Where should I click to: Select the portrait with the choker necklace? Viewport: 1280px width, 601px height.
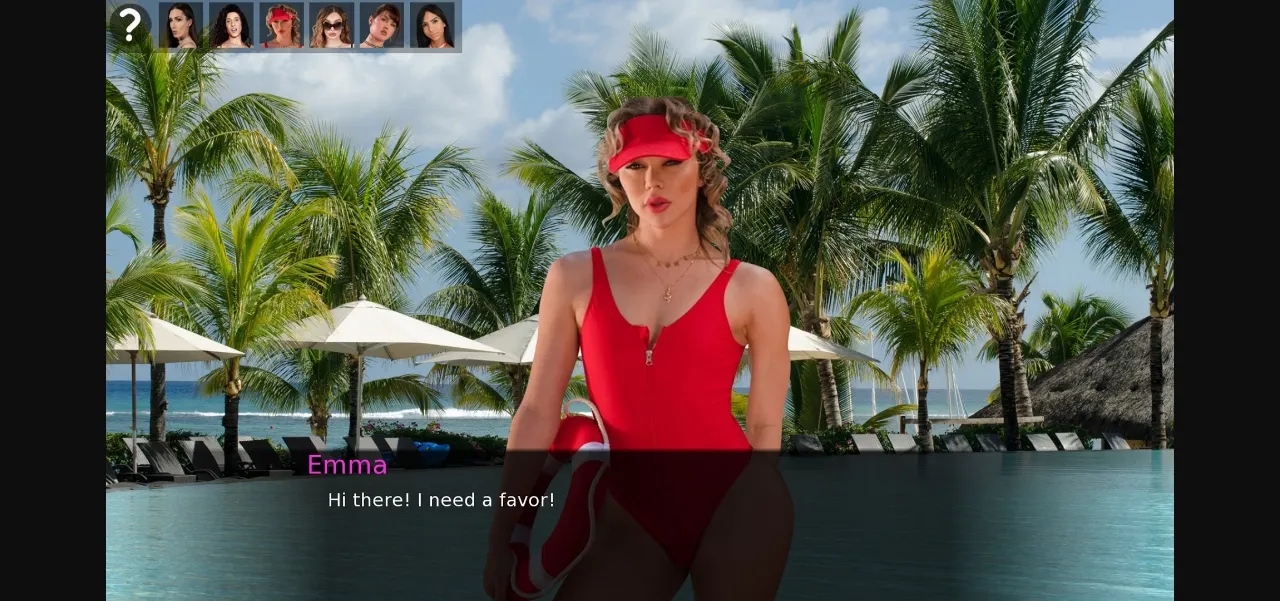pos(381,25)
